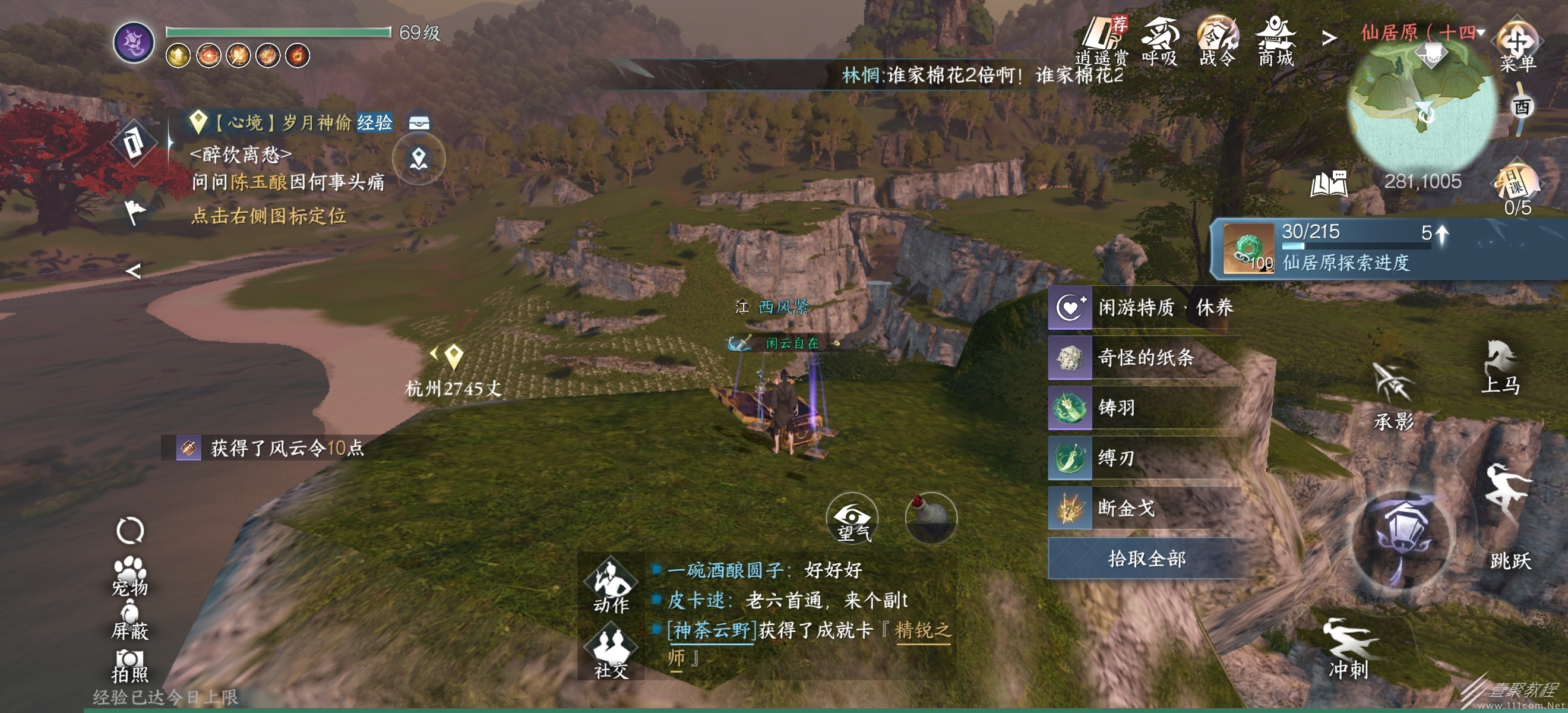Pick up all loot with 拾取全部

click(1147, 559)
